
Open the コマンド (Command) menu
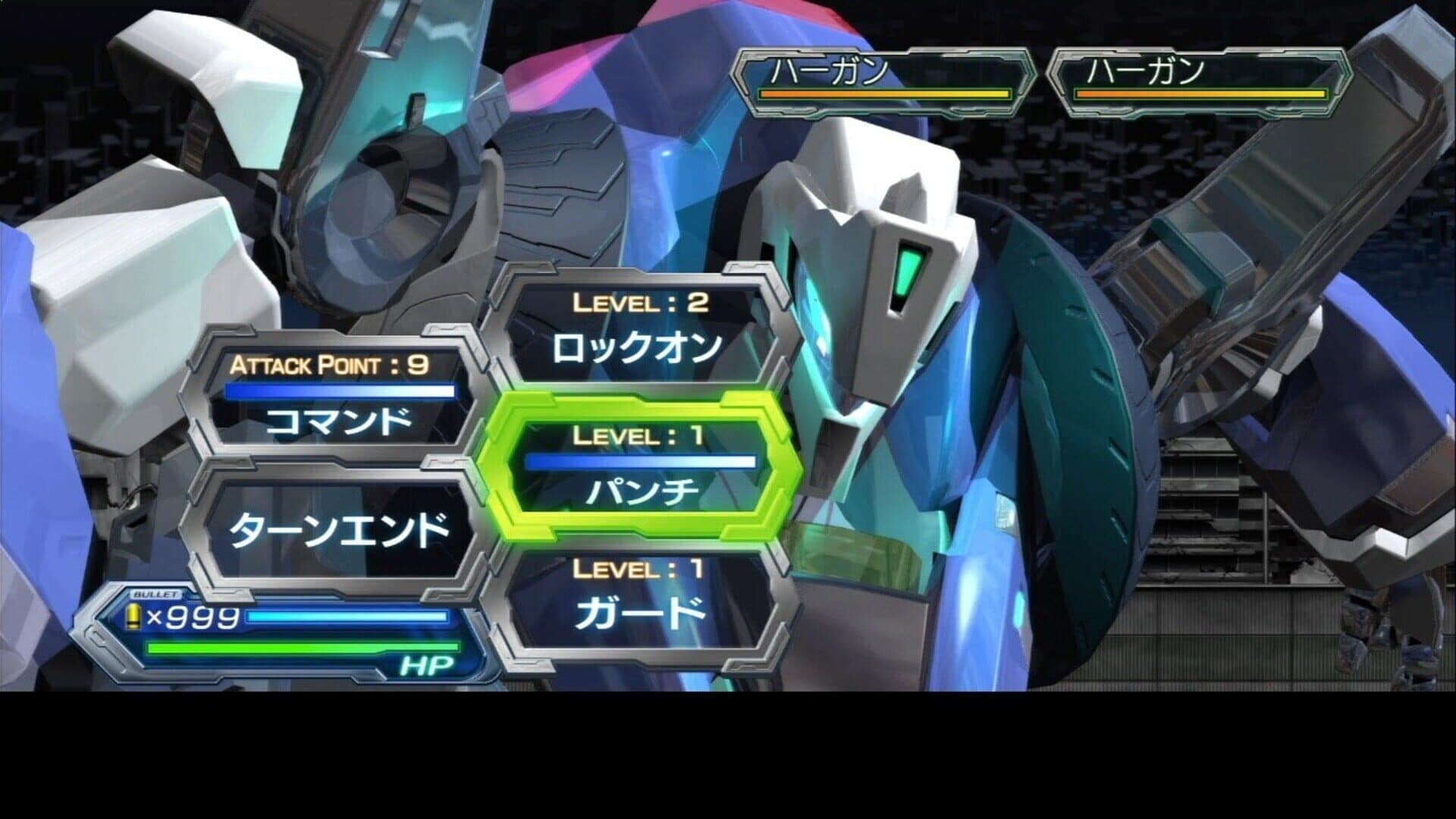click(339, 403)
